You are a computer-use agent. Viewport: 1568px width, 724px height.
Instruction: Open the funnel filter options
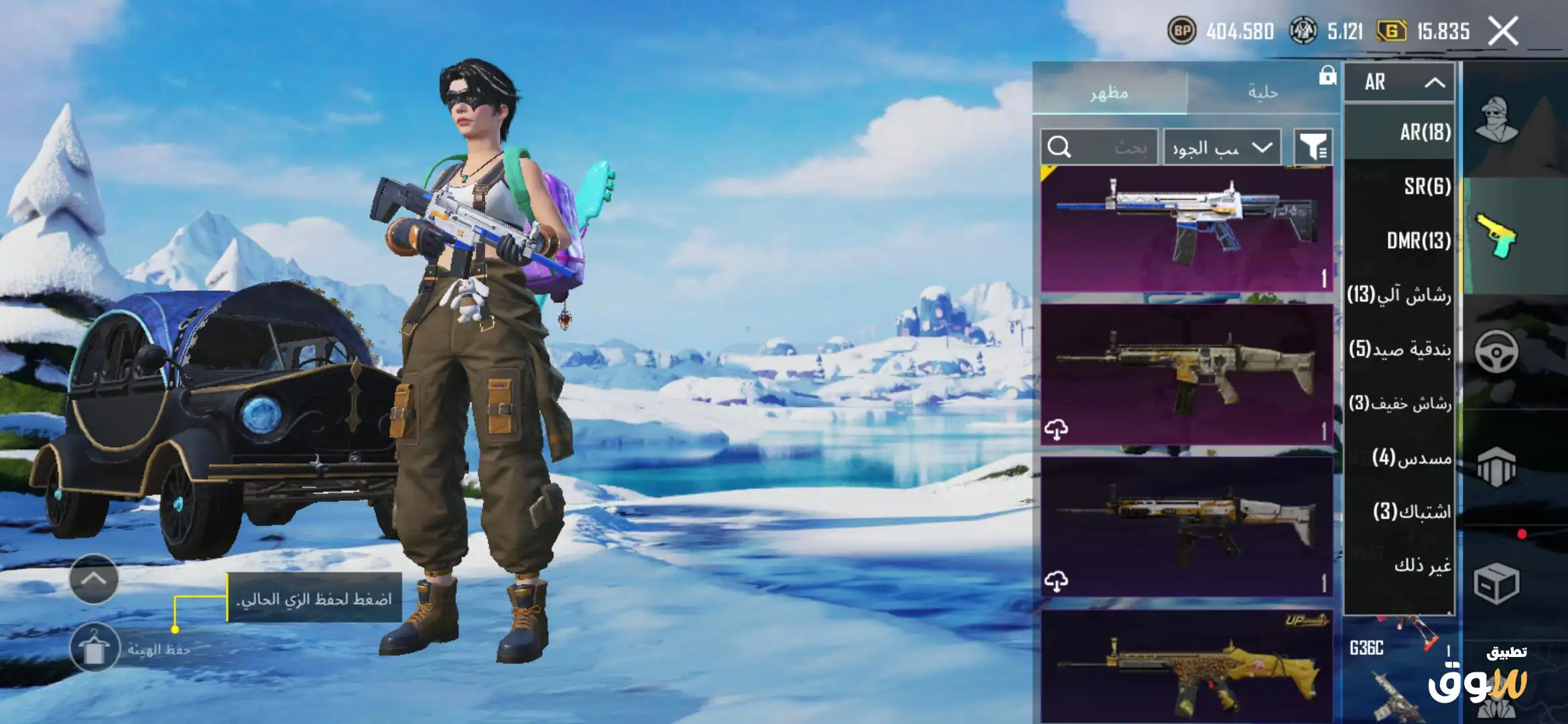click(1313, 147)
